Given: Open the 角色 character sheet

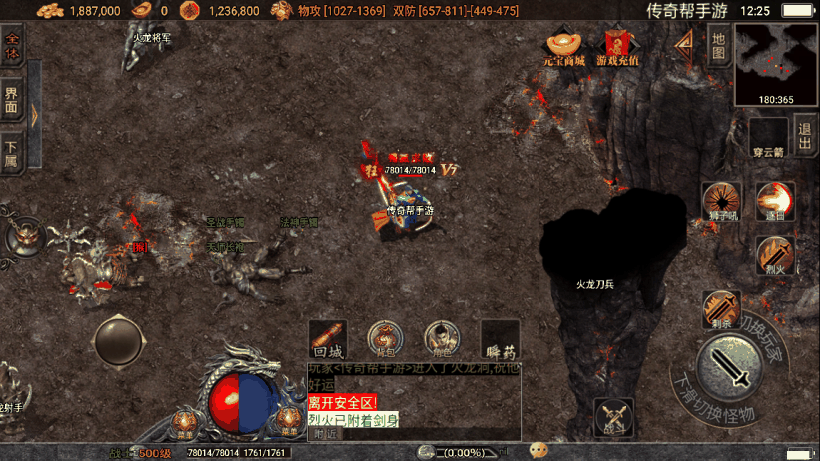Looking at the screenshot, I should click(442, 339).
